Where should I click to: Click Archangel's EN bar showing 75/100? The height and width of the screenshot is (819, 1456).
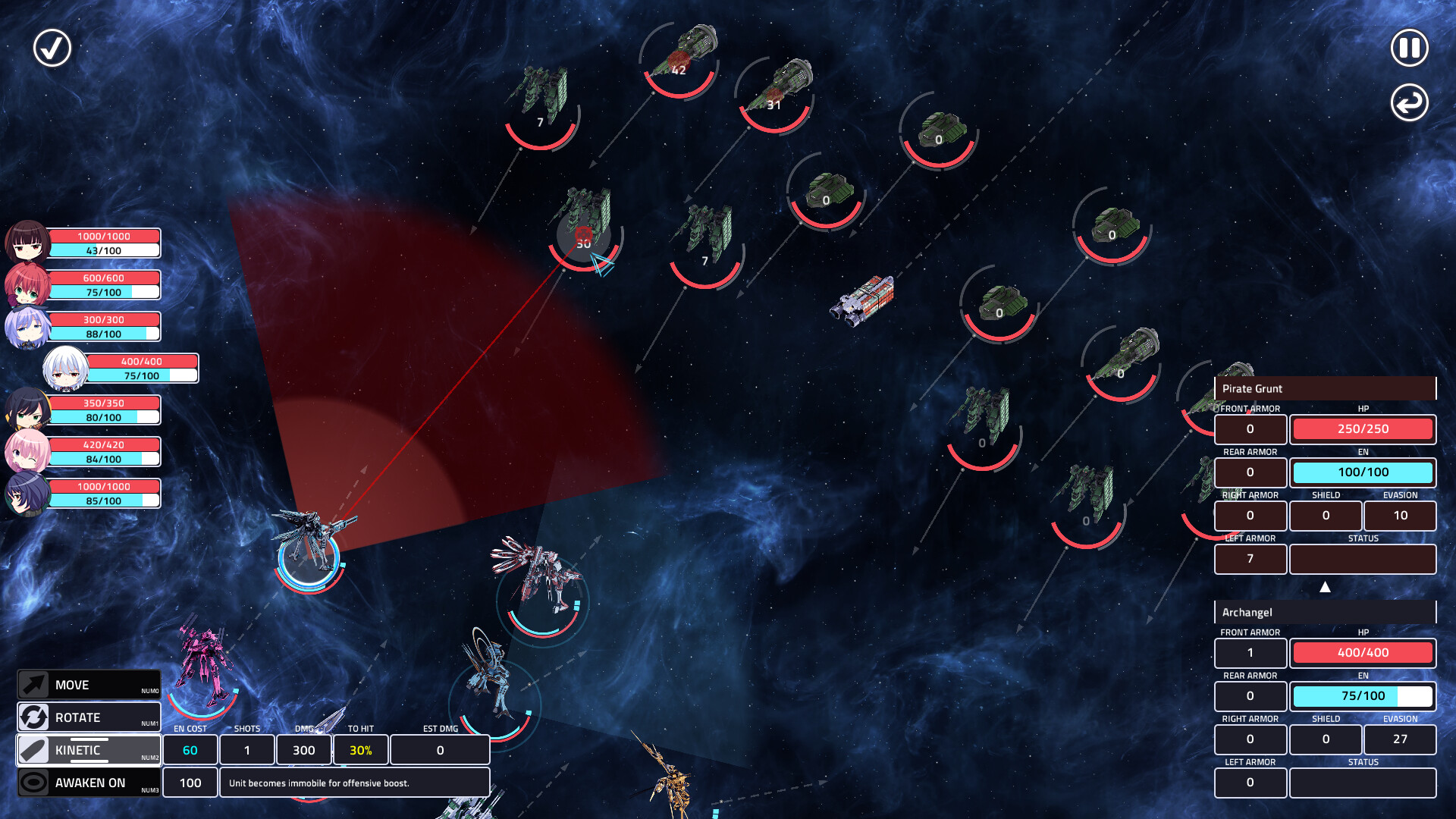coord(1363,695)
